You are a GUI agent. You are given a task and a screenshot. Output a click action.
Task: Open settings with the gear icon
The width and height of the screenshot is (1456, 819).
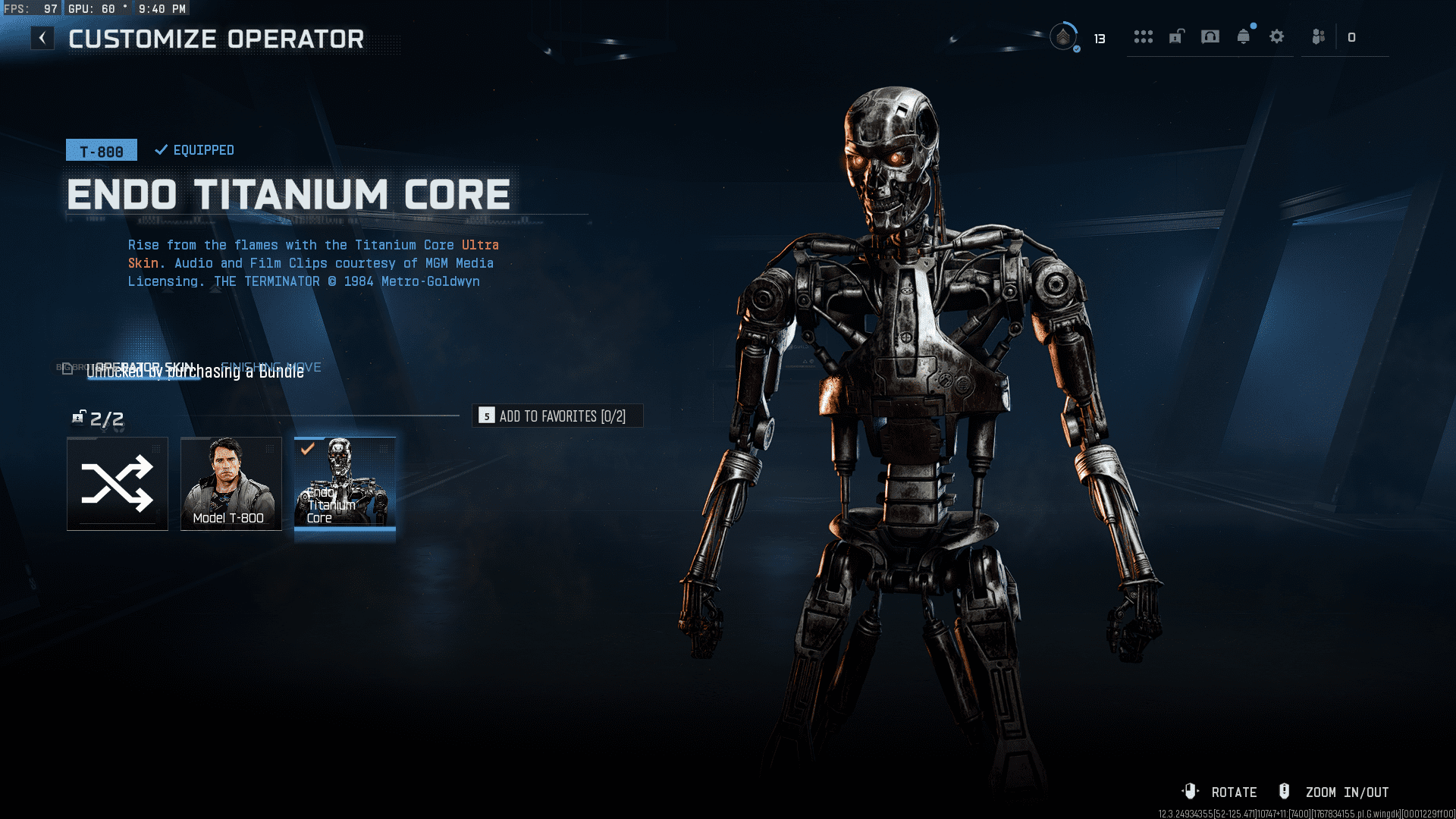tap(1277, 37)
